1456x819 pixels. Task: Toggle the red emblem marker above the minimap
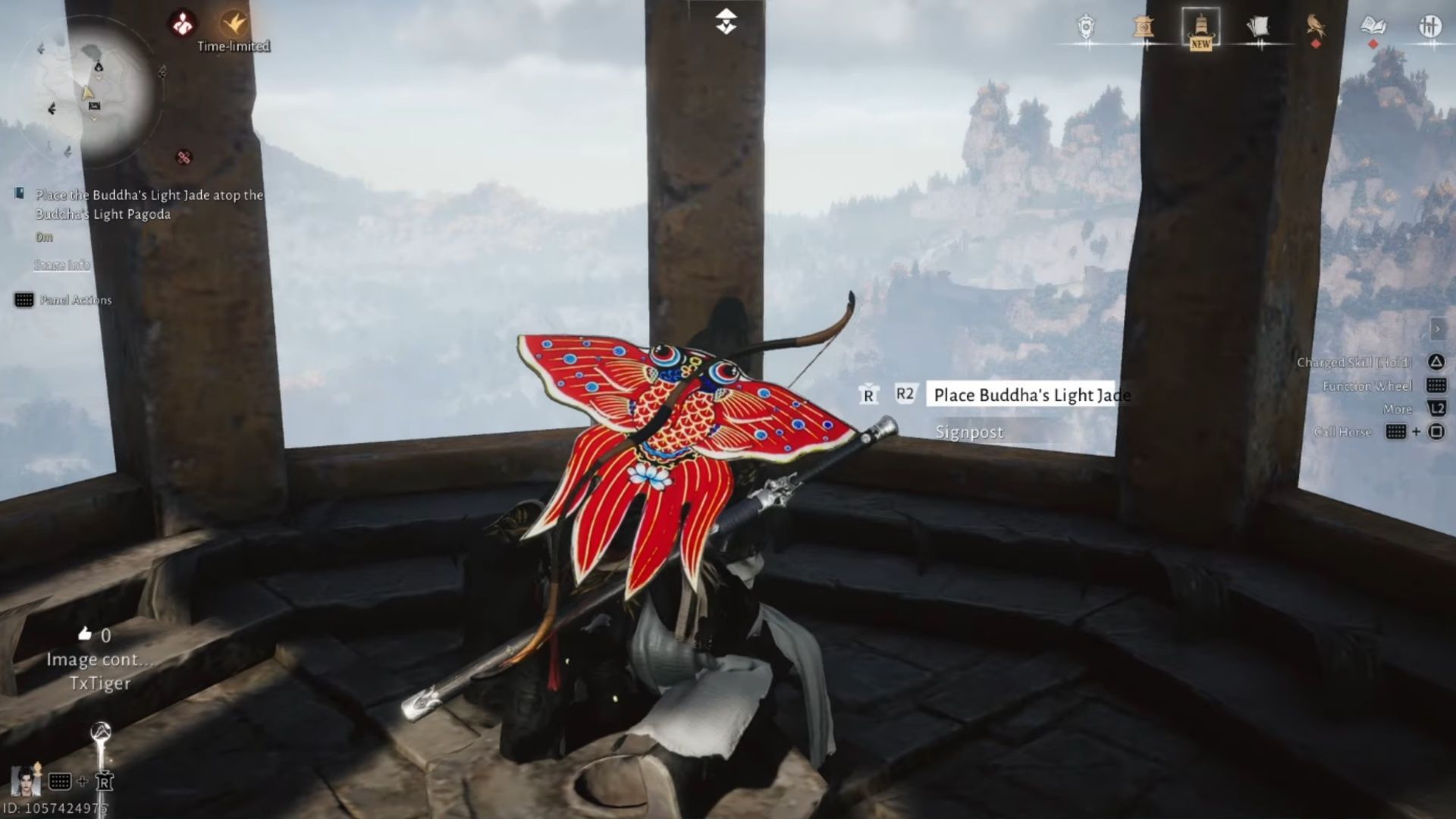click(183, 21)
